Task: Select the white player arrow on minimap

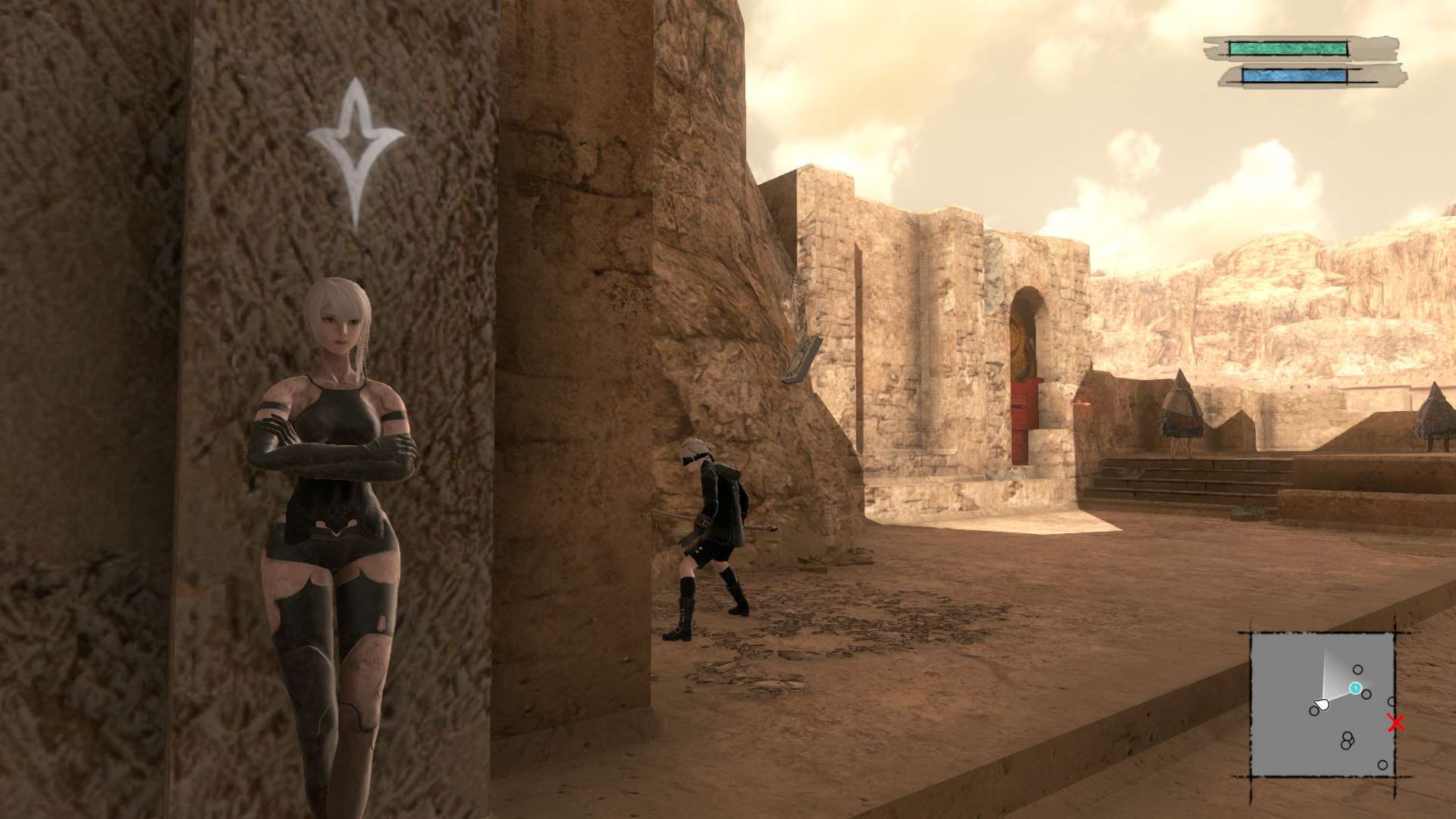Action: 1322,705
